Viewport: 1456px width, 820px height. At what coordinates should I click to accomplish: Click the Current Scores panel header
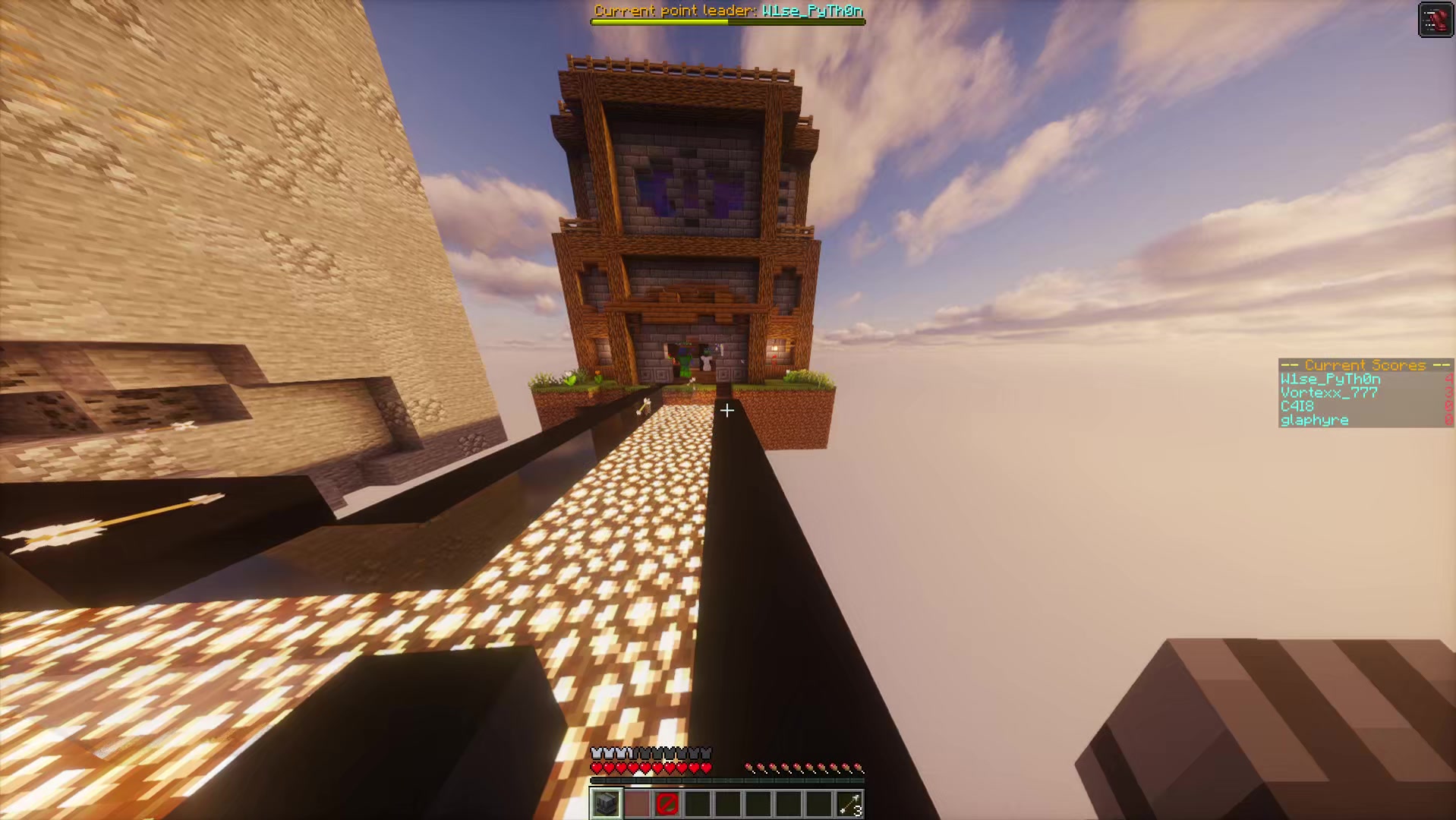(x=1364, y=365)
